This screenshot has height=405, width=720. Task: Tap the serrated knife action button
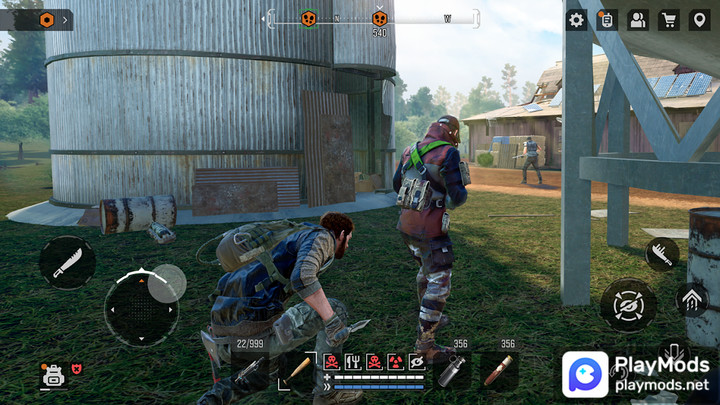(661, 254)
